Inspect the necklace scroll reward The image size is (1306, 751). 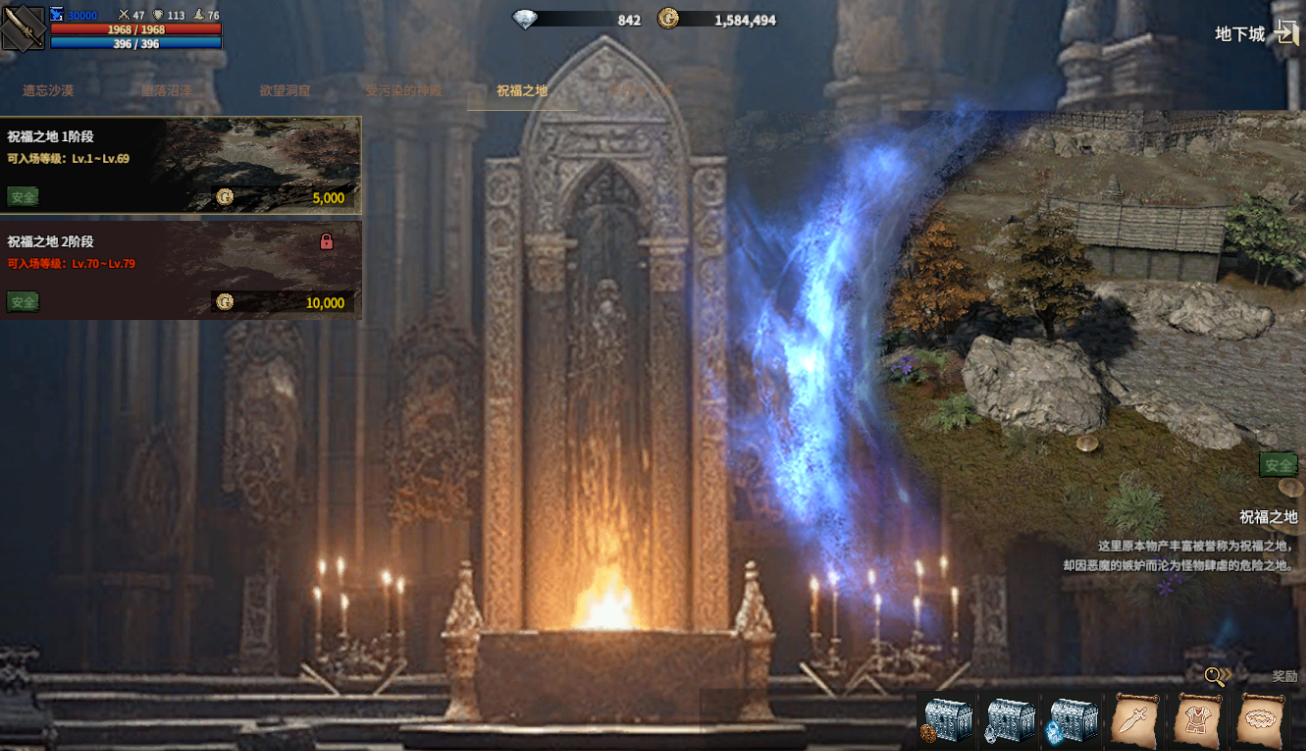point(1260,720)
